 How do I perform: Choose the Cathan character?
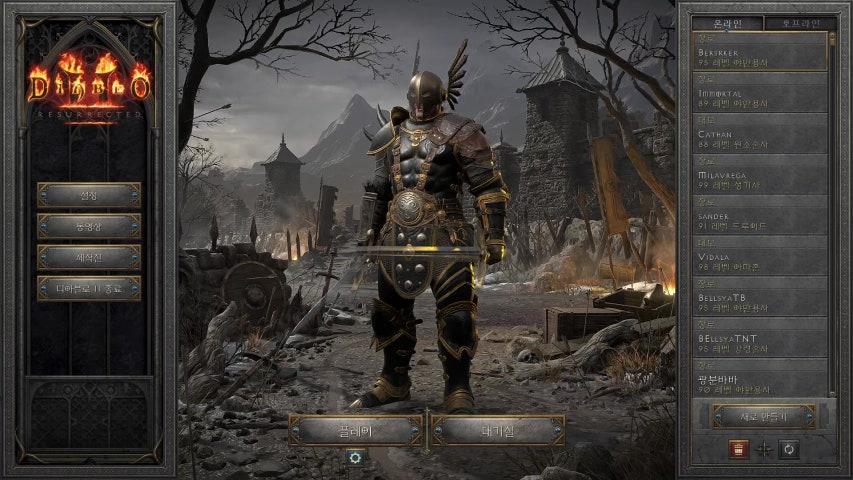760,134
